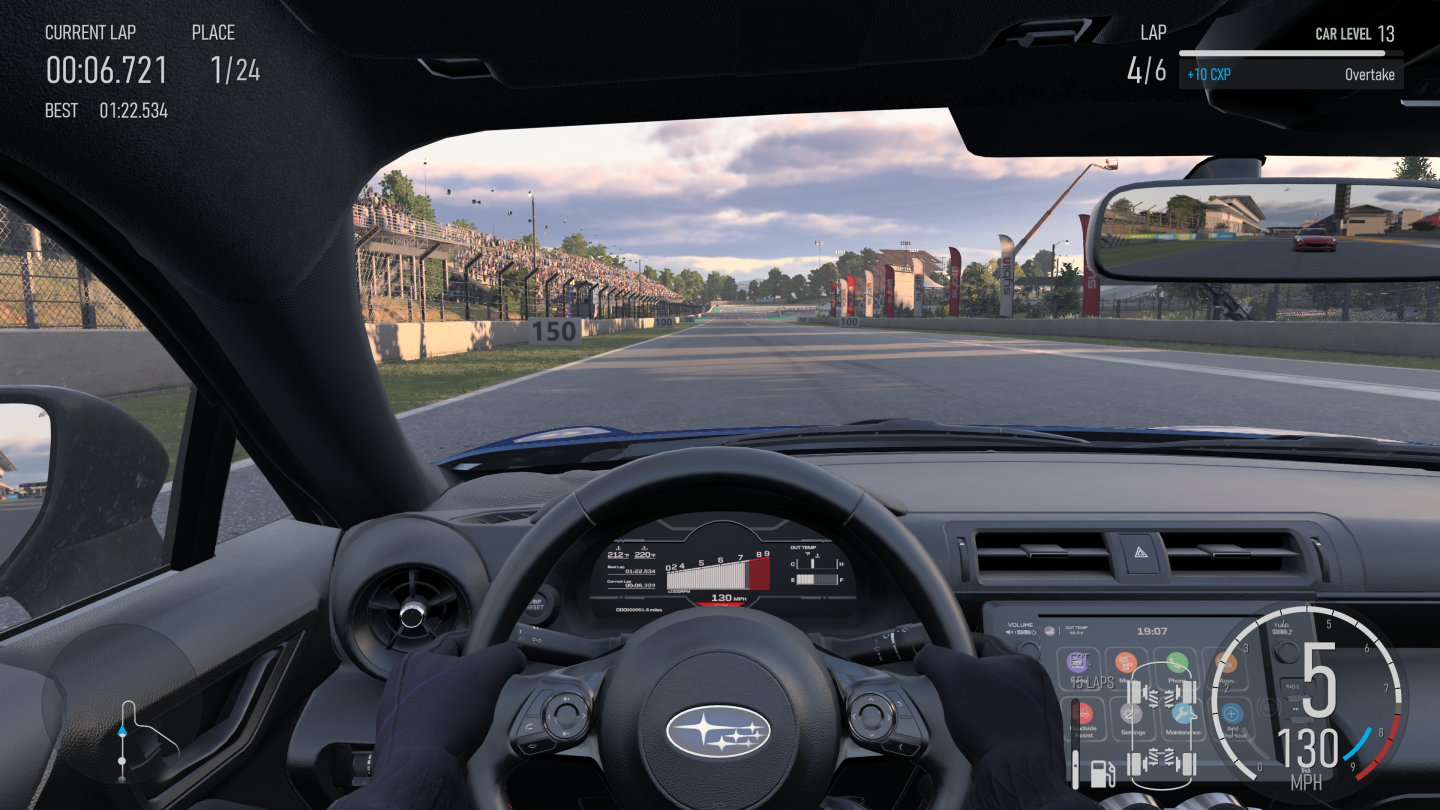The height and width of the screenshot is (810, 1440).
Task: Click the 19:07 clock on the head unit
Action: click(x=1153, y=631)
